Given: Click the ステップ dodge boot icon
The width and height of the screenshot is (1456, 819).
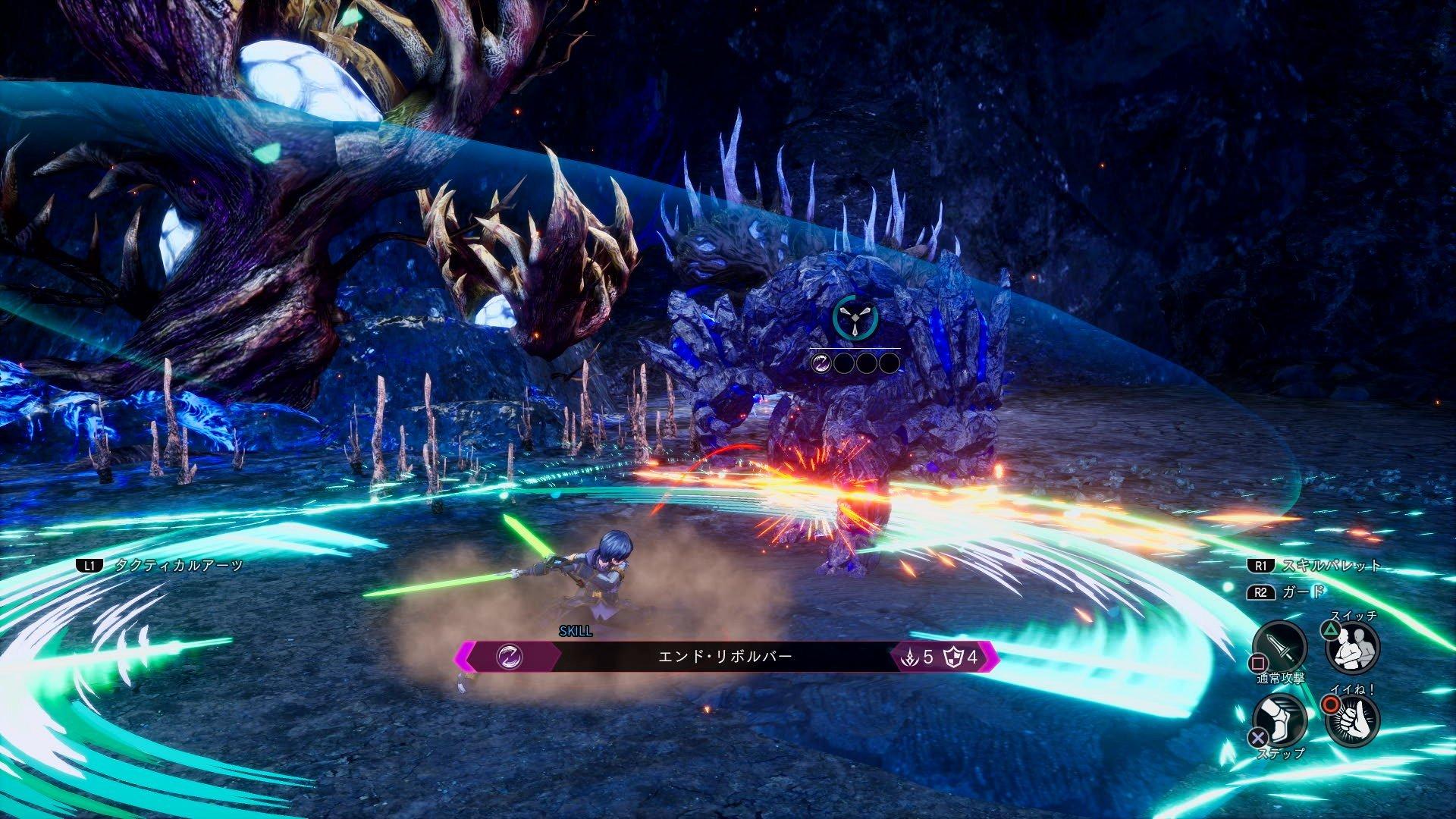Looking at the screenshot, I should tap(1279, 720).
